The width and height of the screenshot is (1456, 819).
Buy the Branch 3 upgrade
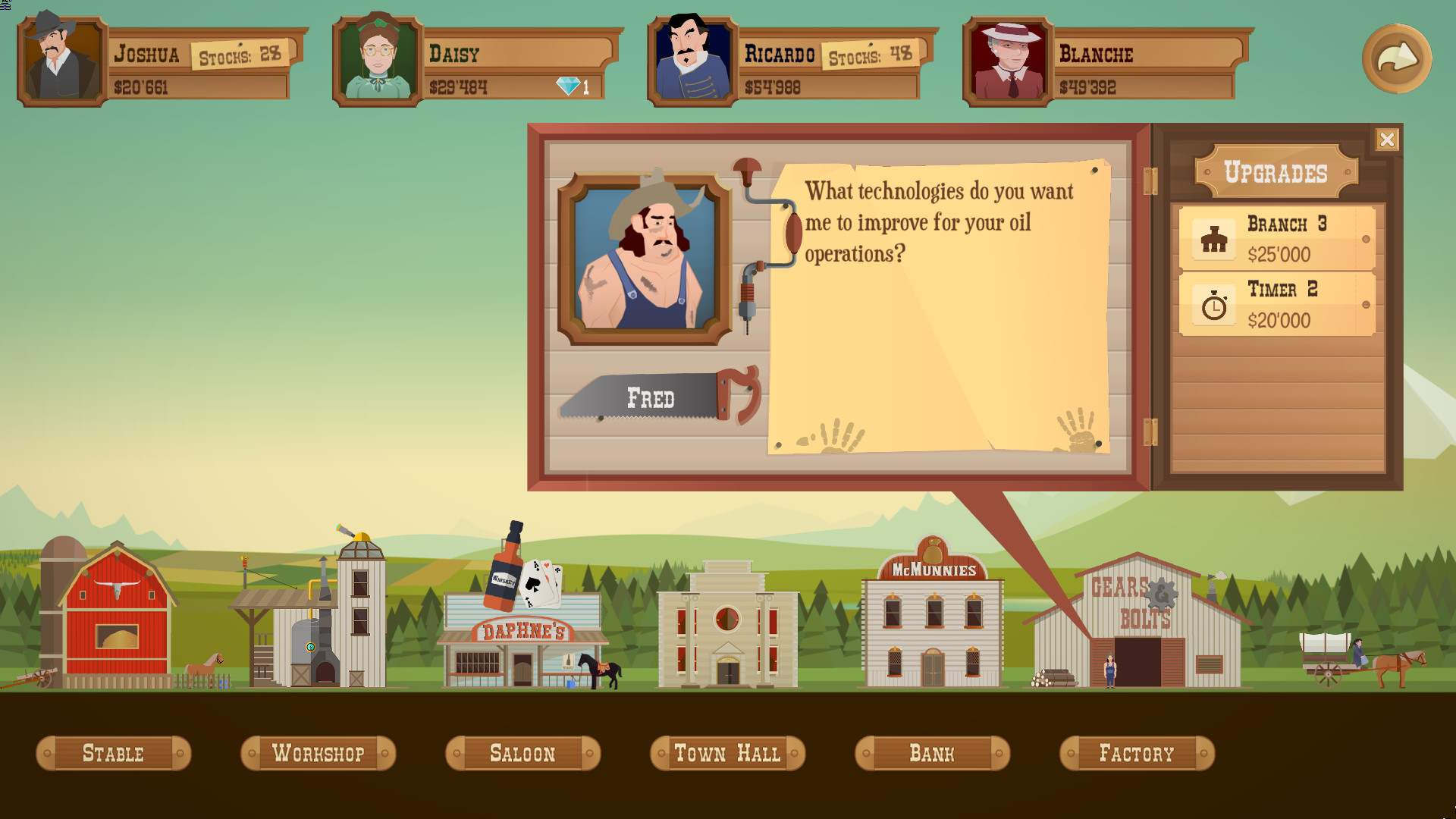(x=1277, y=239)
